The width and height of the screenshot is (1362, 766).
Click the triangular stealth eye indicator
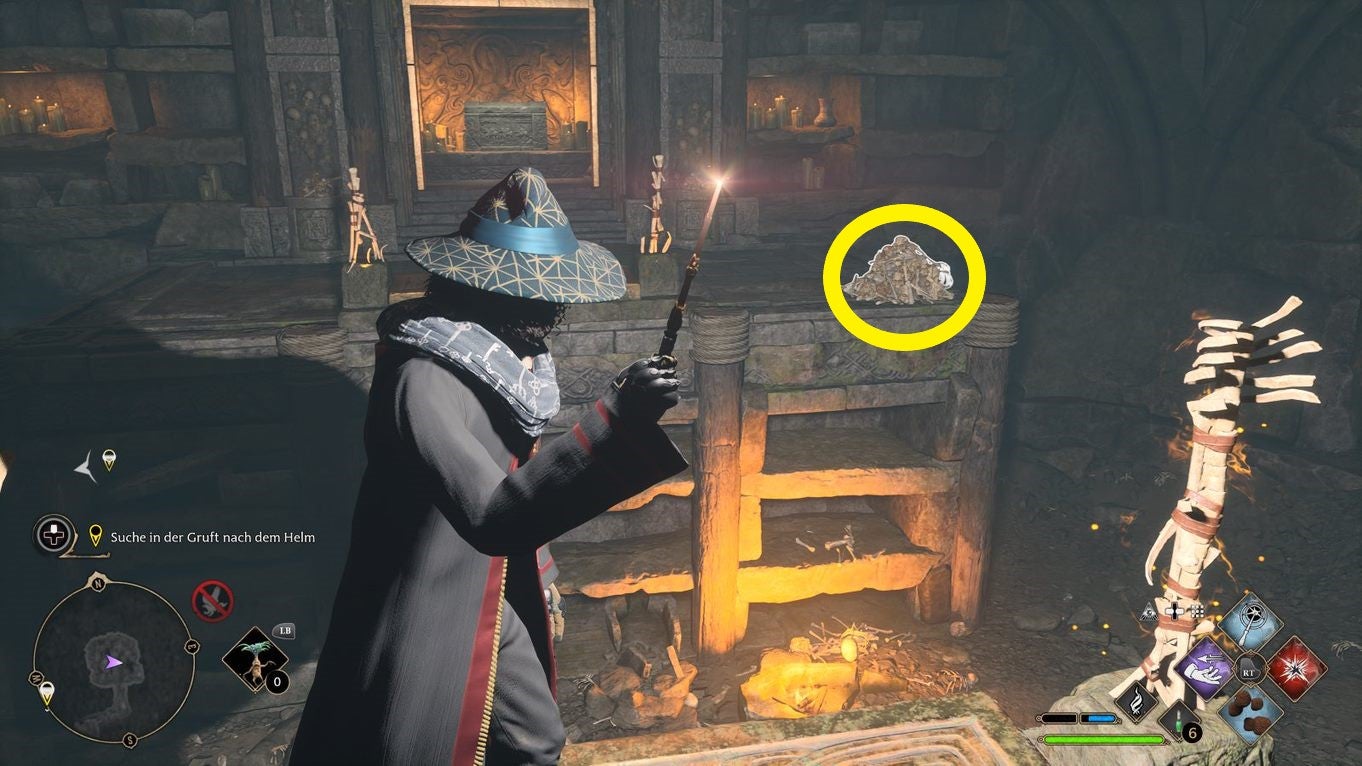[1149, 612]
